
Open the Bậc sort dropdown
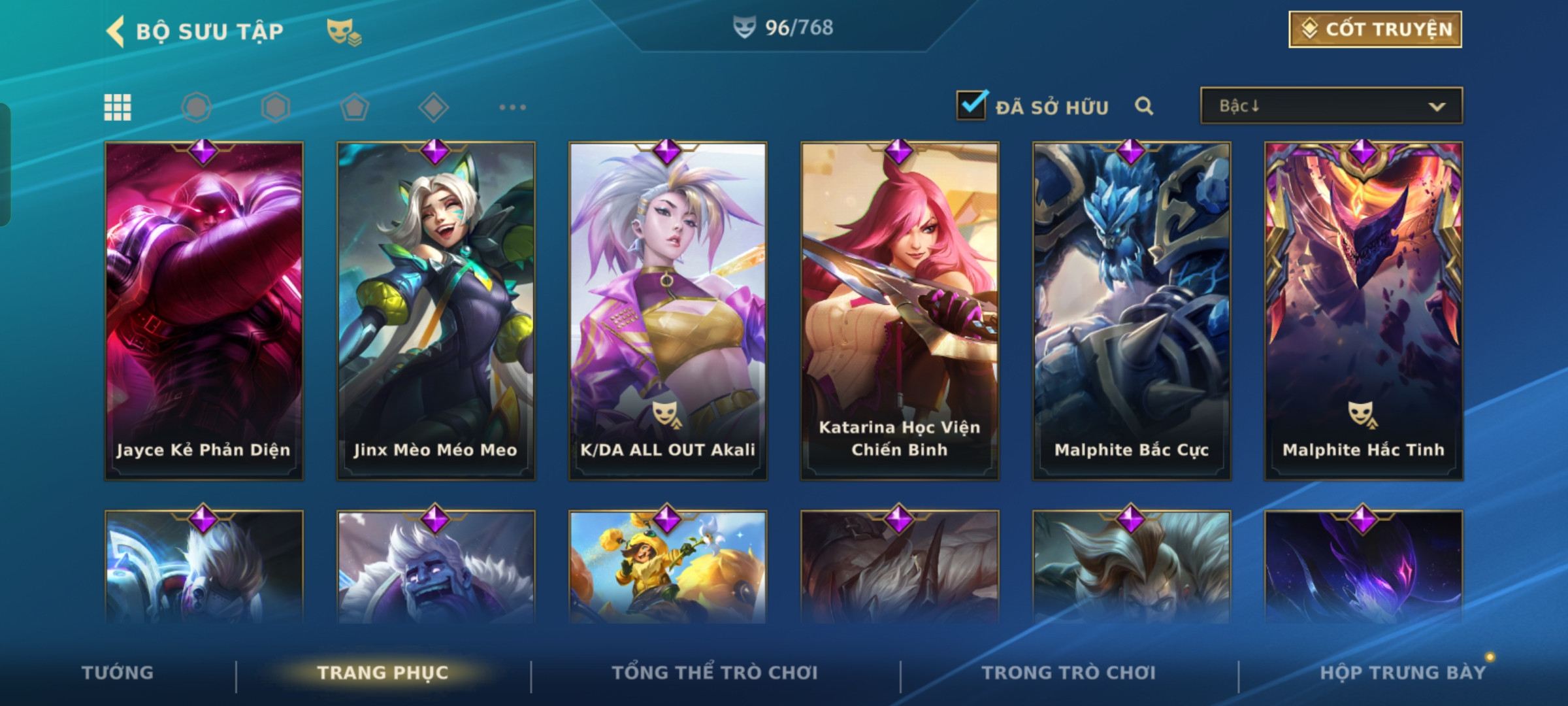[1331, 106]
